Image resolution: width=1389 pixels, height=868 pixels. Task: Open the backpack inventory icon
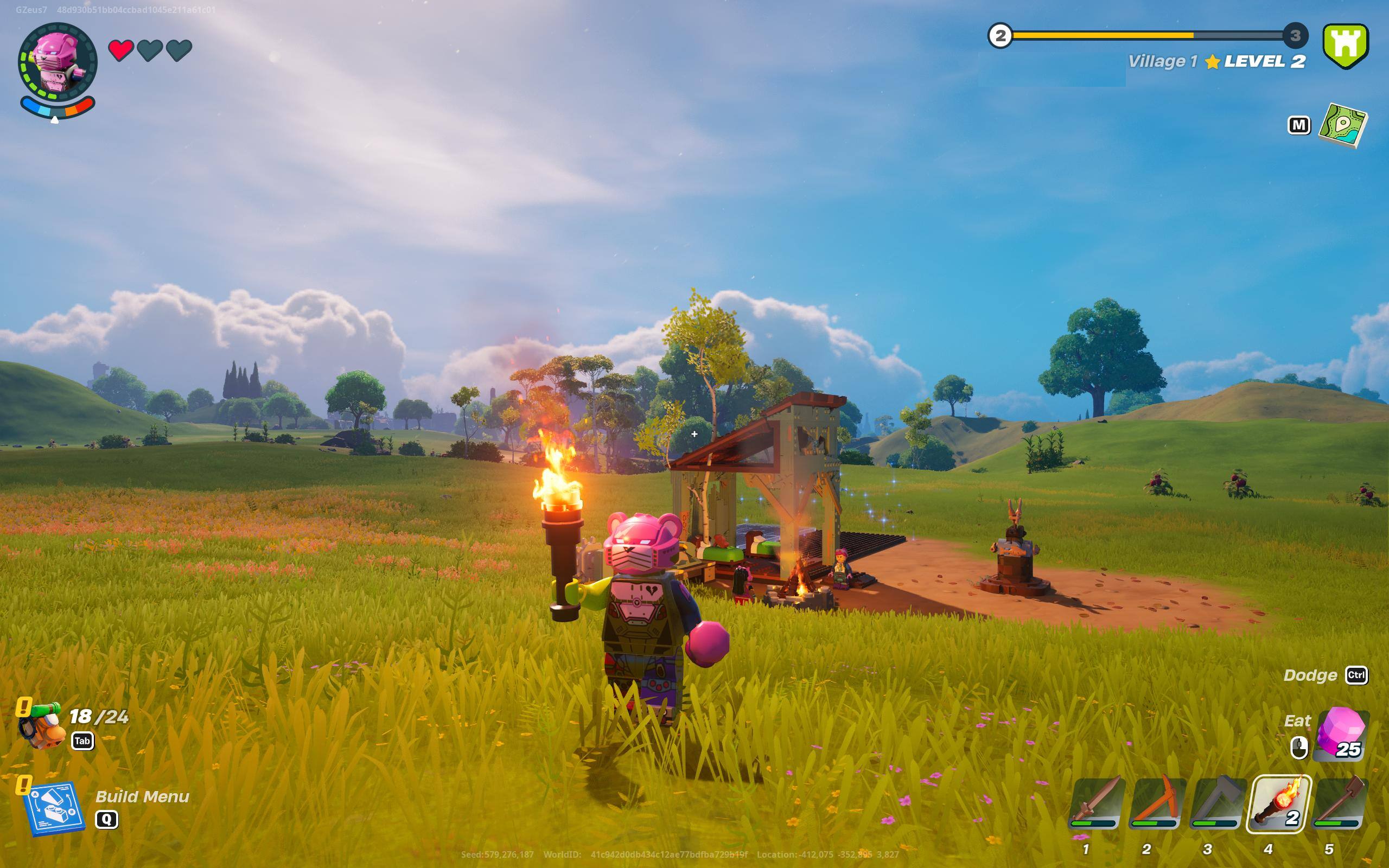[41, 726]
